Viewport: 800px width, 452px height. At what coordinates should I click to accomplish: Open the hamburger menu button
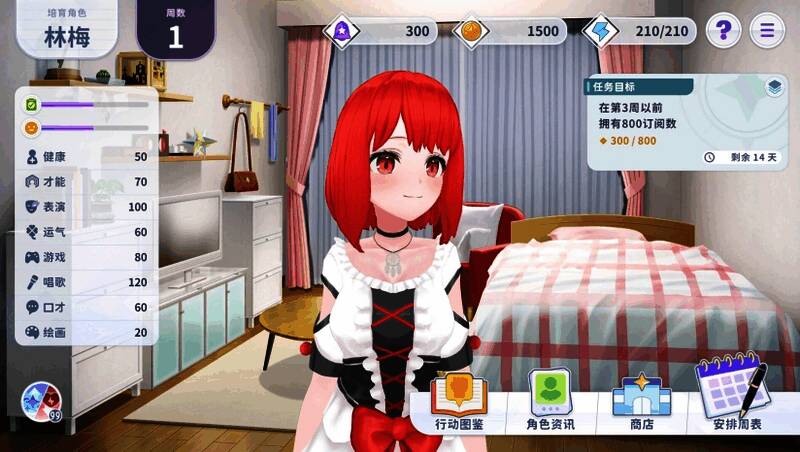coord(767,30)
